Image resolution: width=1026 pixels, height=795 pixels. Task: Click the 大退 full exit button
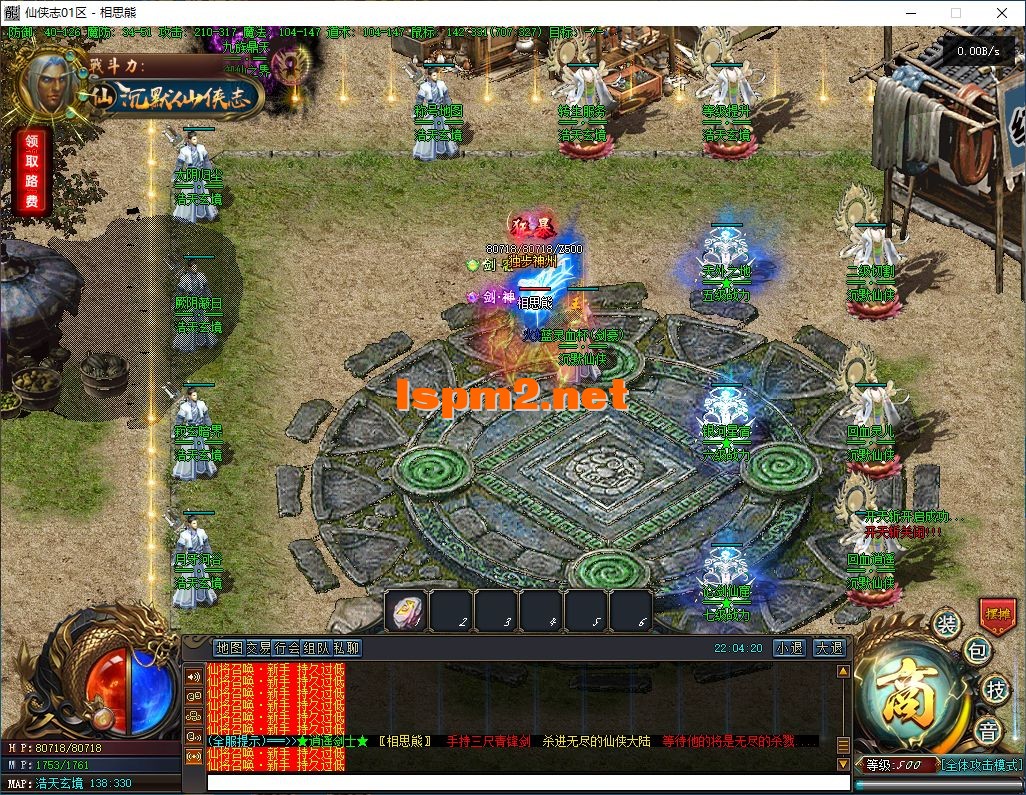[x=828, y=648]
